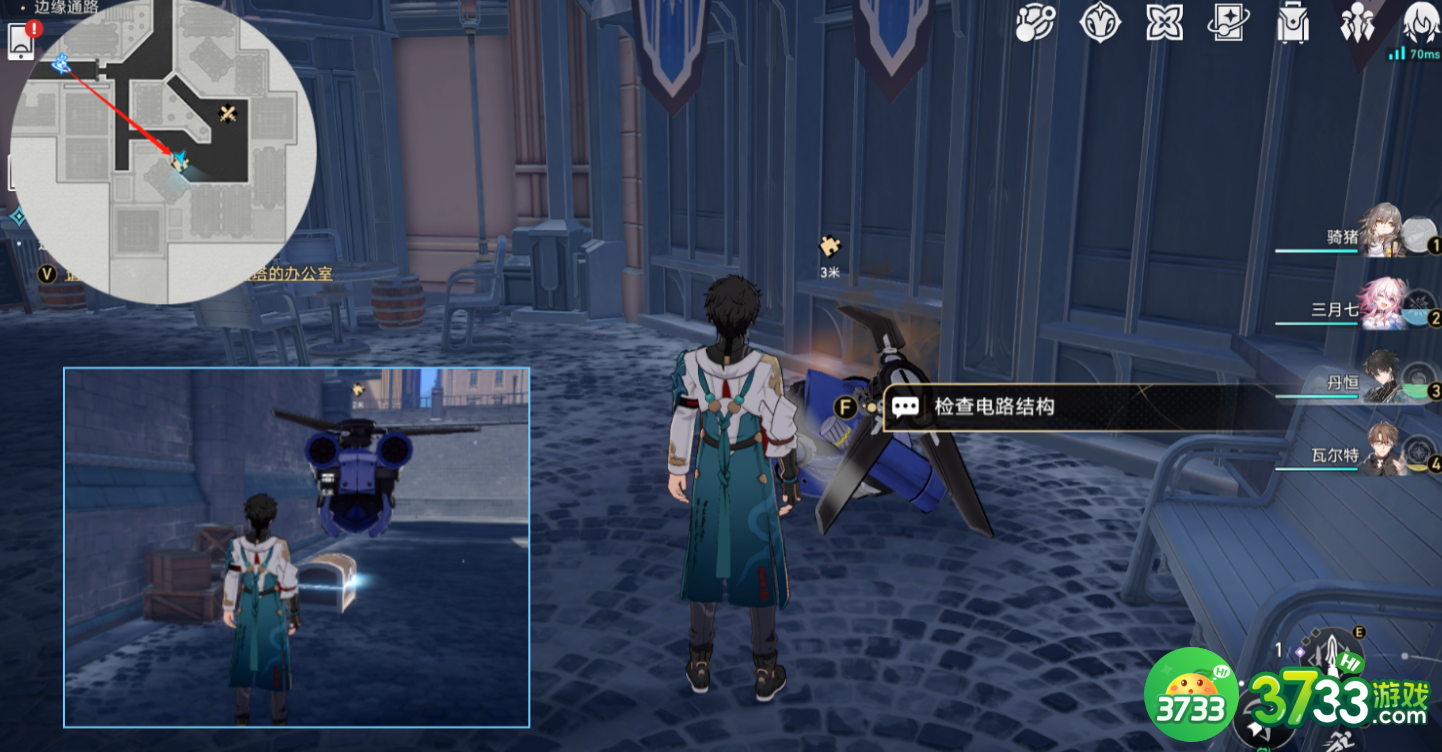Select the blue space anchor on minimap
Screen dimensions: 1442x752
61,63
